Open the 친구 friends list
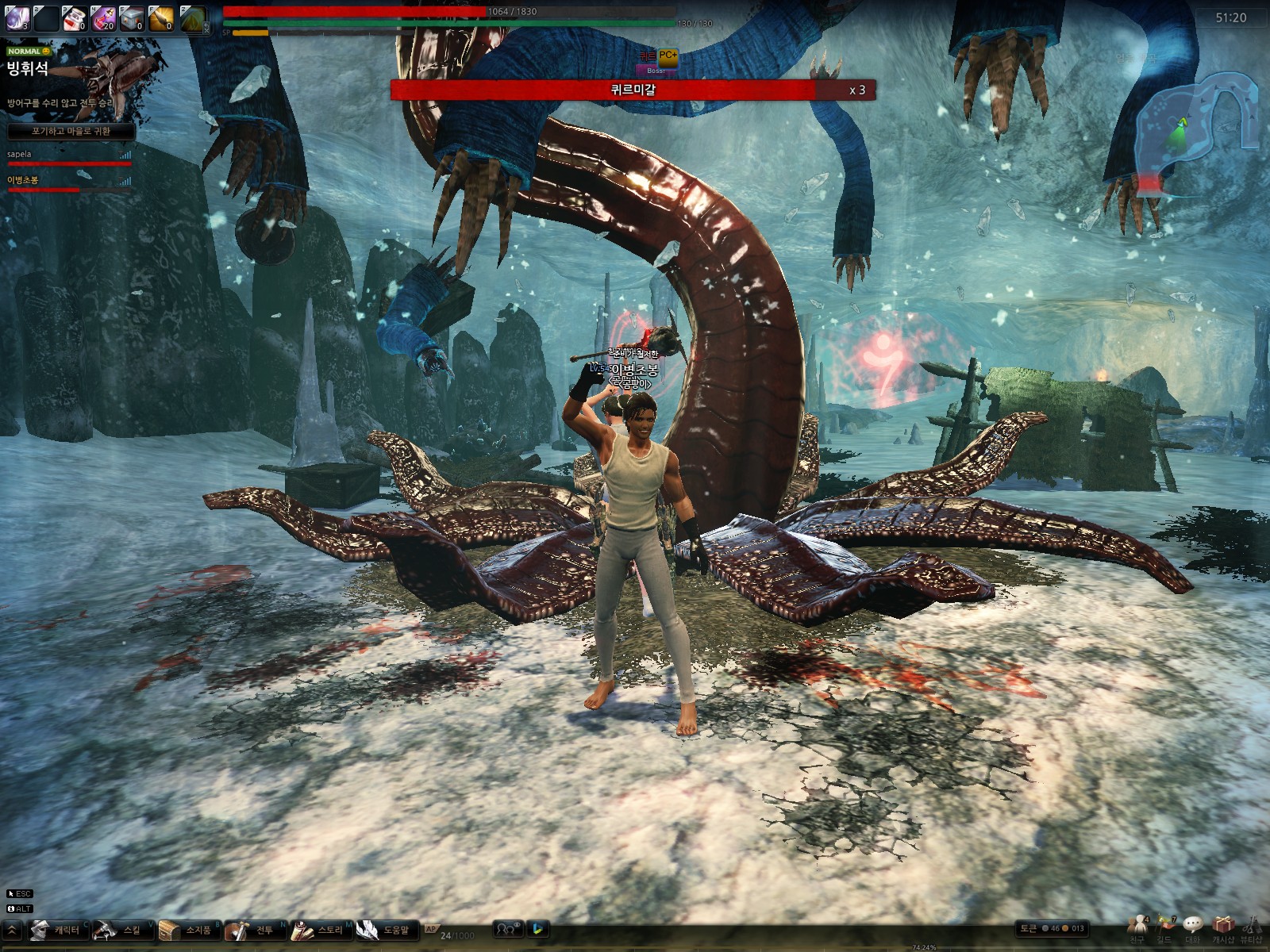The height and width of the screenshot is (952, 1270). [x=1137, y=928]
